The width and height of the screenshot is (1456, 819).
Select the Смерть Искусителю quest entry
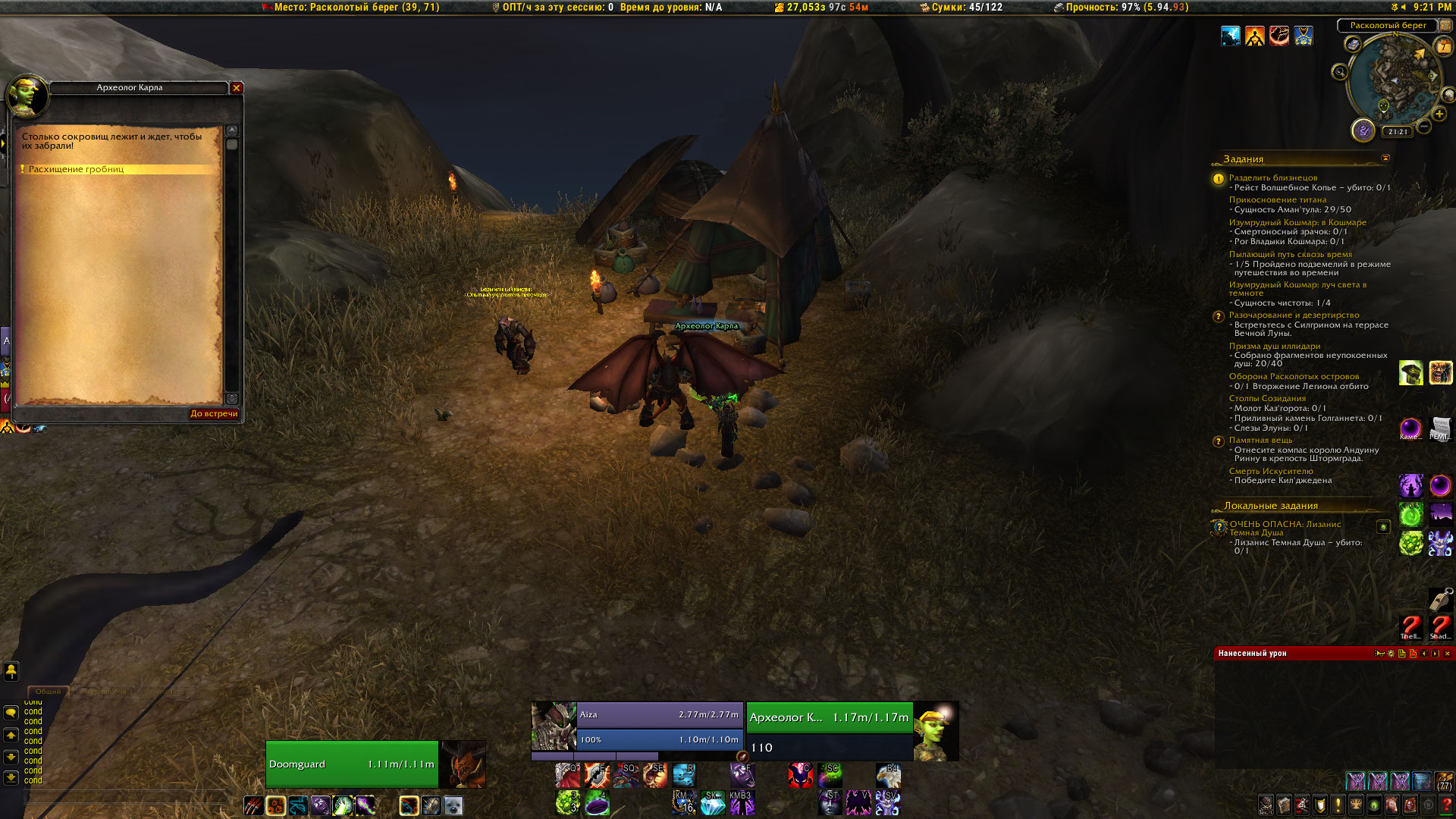[1270, 471]
